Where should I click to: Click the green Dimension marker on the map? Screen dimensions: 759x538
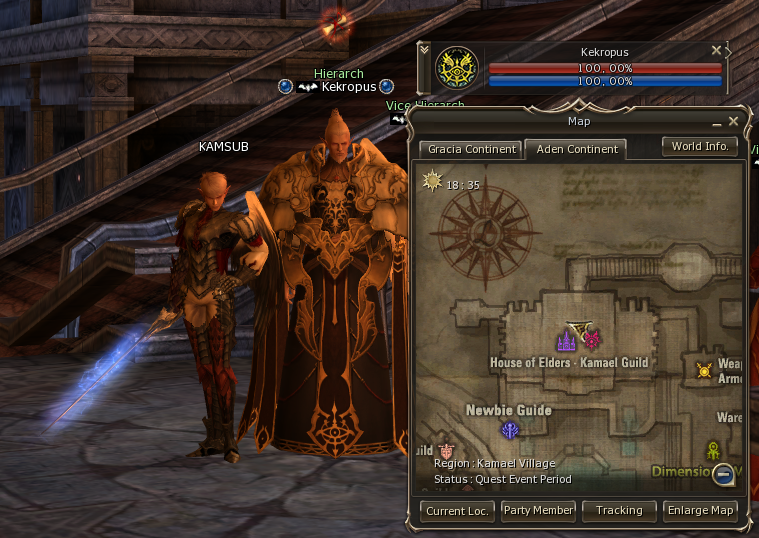click(713, 450)
